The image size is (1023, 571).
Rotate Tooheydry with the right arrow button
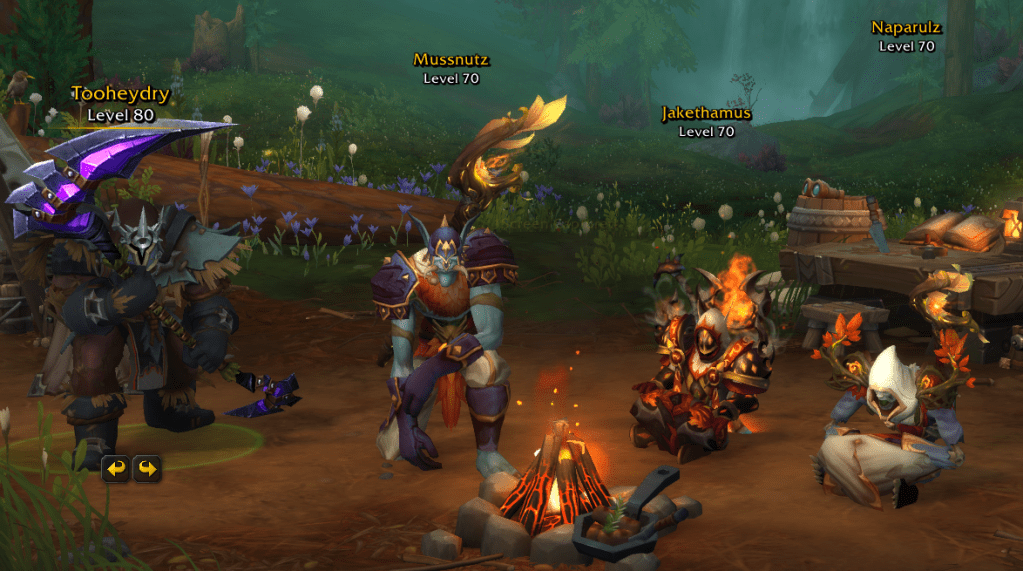pyautogui.click(x=147, y=468)
